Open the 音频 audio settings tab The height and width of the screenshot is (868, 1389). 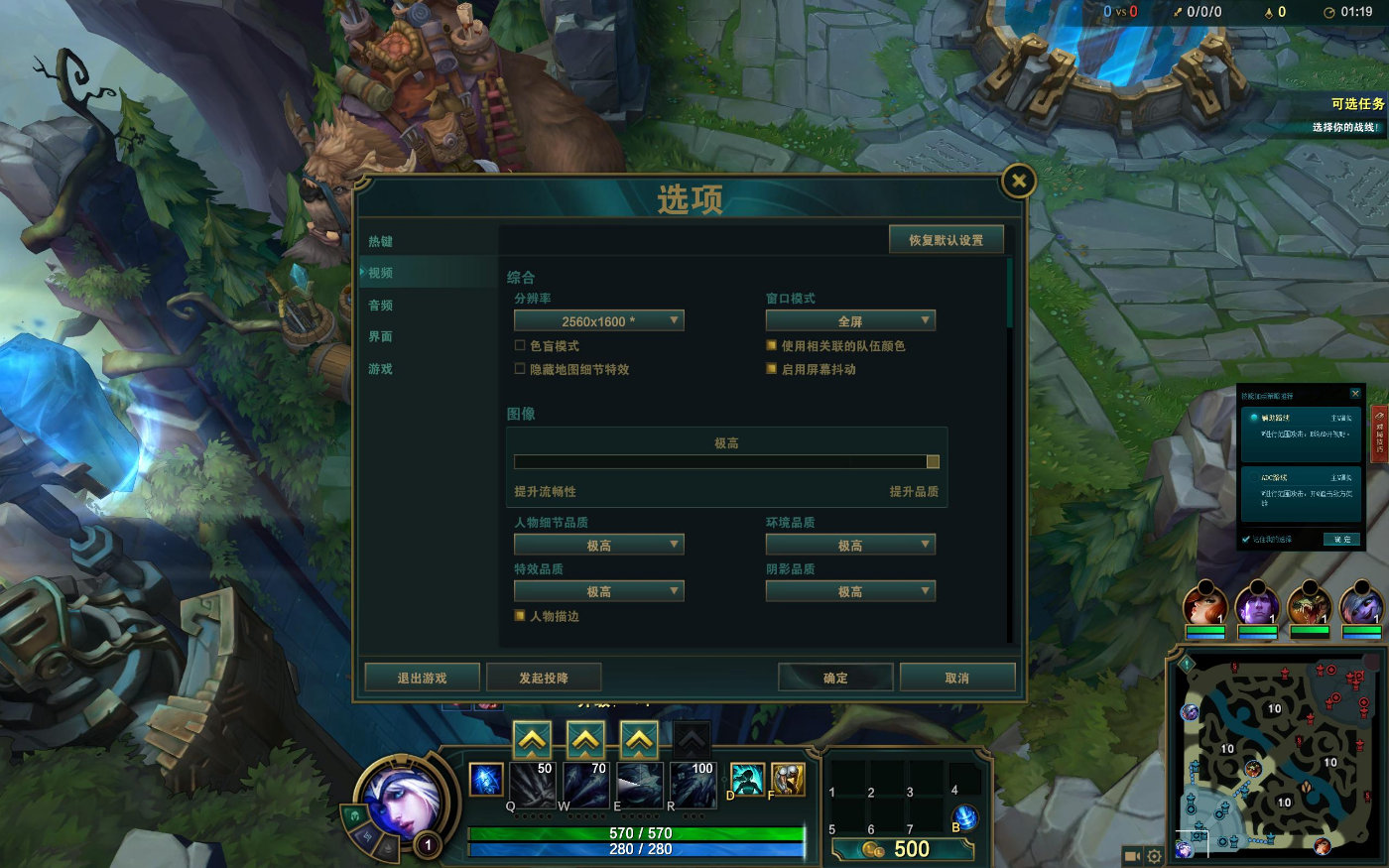(x=381, y=305)
